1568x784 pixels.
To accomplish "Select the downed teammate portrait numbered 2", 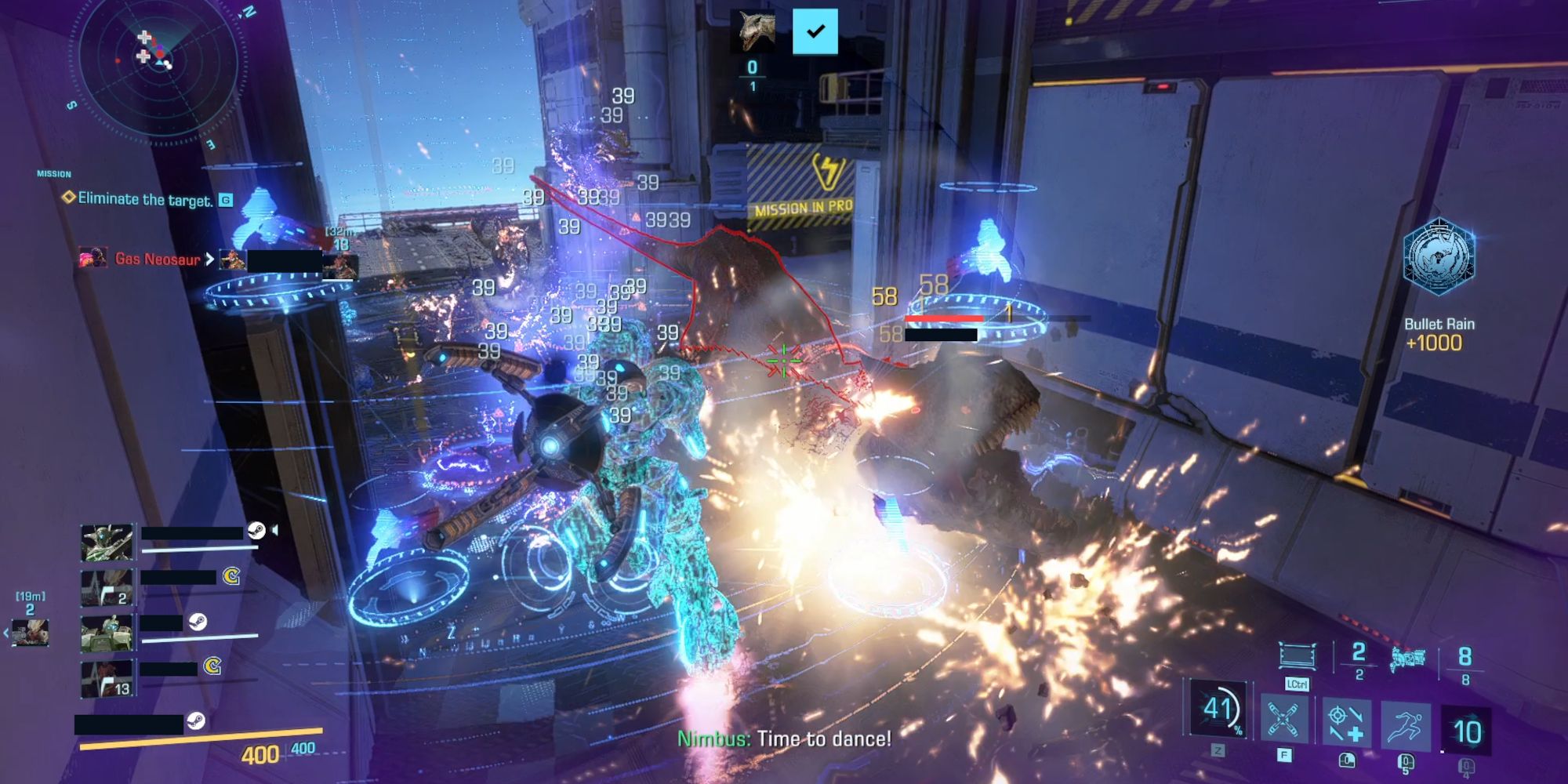I will pos(107,588).
